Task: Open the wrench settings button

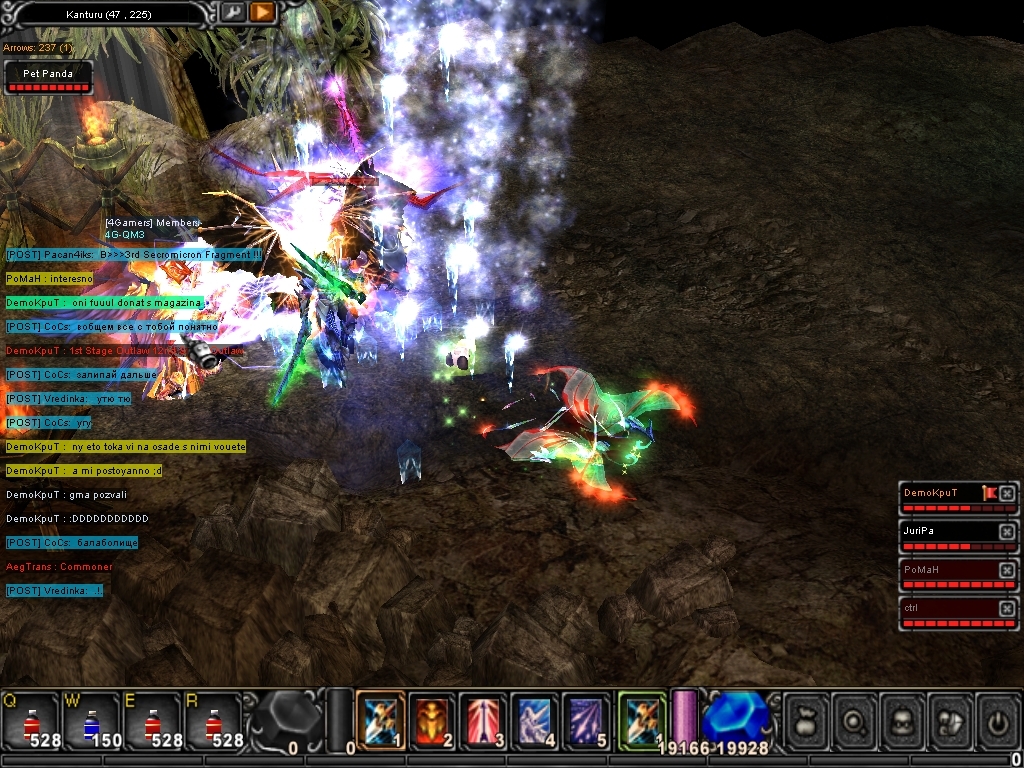Action: [x=233, y=13]
